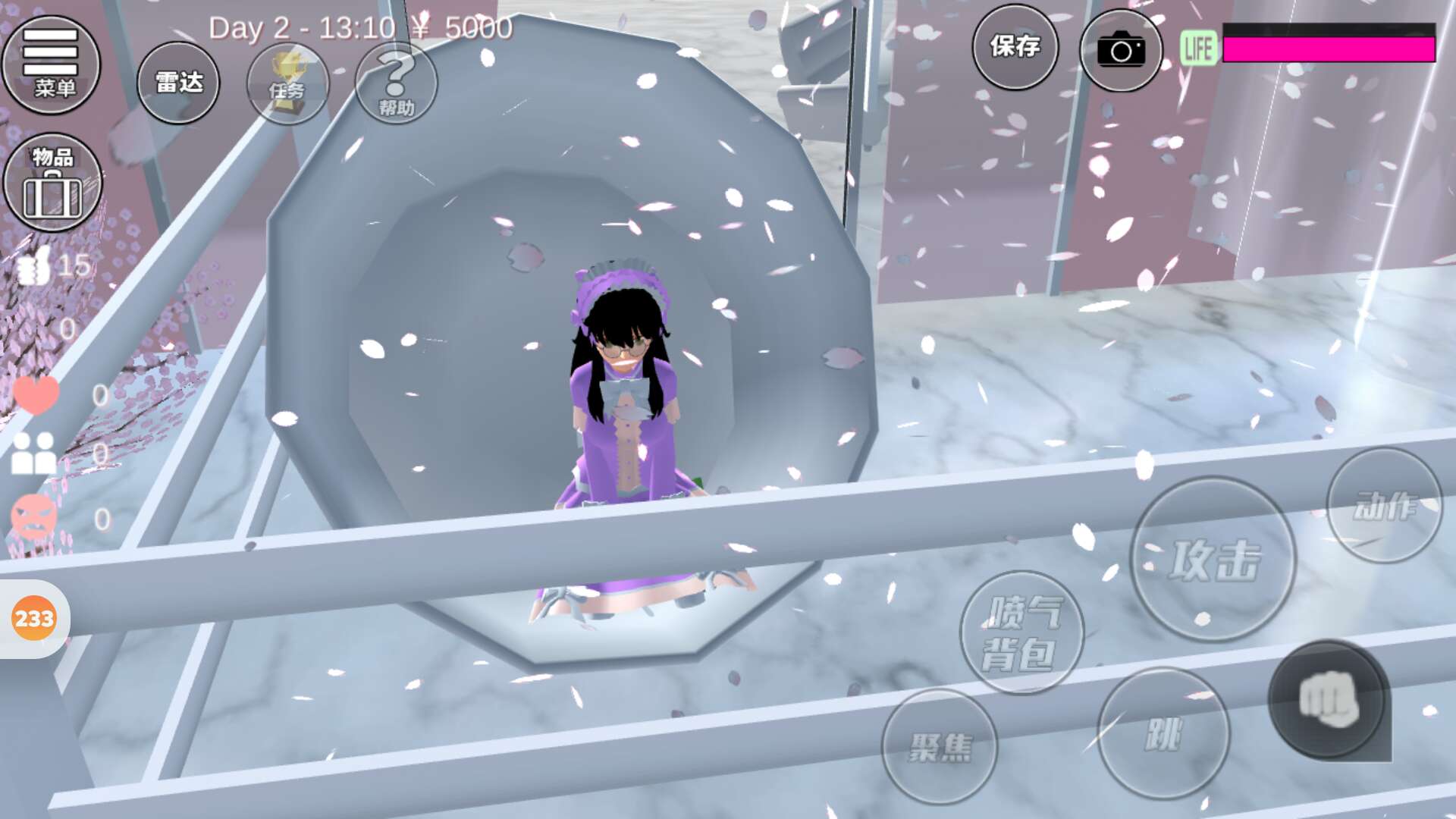Tap the camera screenshot button
This screenshot has width=1456, height=819.
pos(1121,51)
